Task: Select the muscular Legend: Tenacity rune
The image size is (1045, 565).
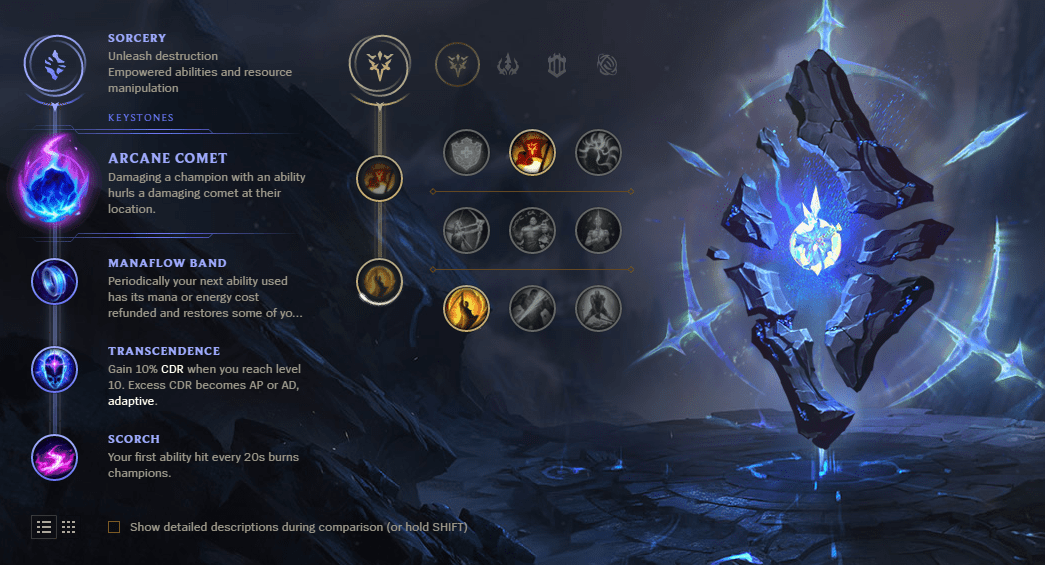Action: [x=532, y=230]
